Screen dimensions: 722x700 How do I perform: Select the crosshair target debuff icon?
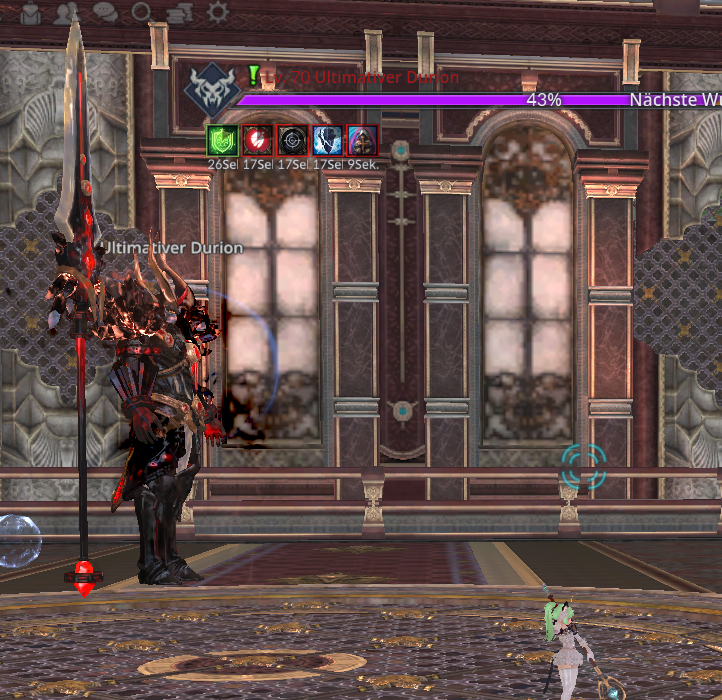click(x=291, y=140)
